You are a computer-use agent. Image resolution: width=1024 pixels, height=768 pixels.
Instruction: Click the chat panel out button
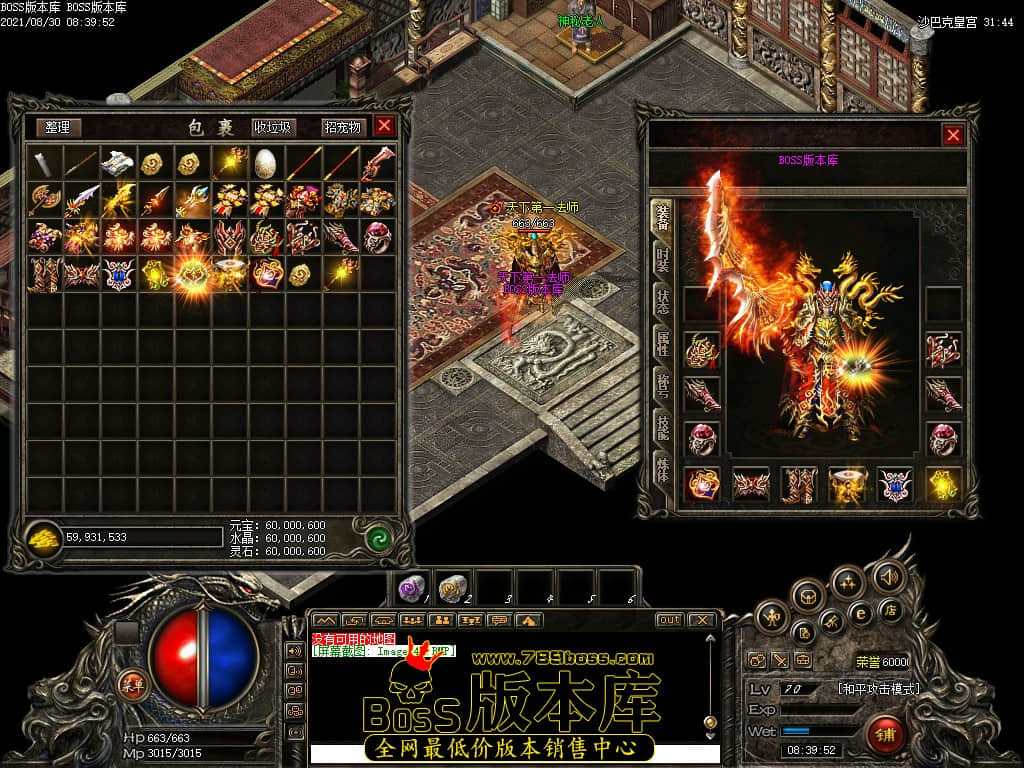[x=669, y=620]
